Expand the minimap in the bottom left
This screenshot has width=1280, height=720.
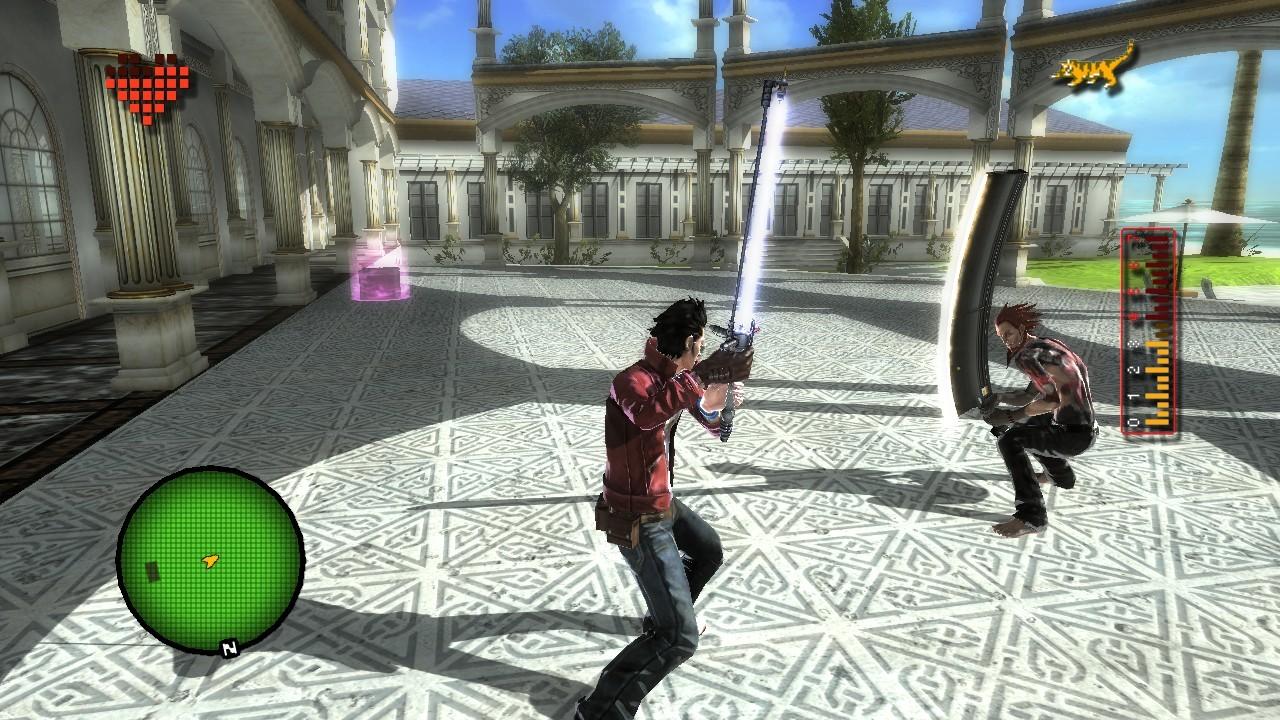coord(208,560)
